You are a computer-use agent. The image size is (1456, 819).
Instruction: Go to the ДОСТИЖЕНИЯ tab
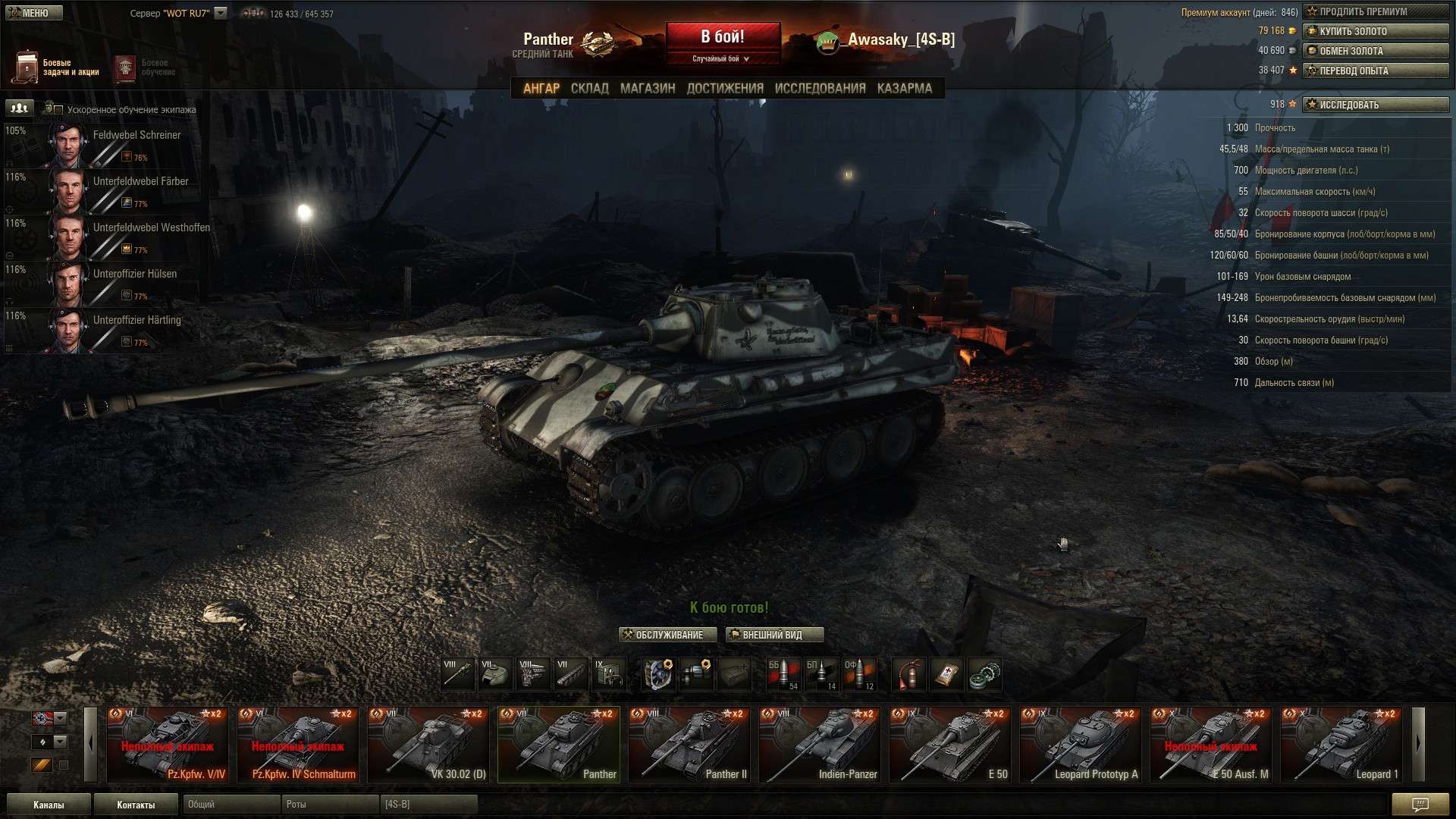click(725, 88)
